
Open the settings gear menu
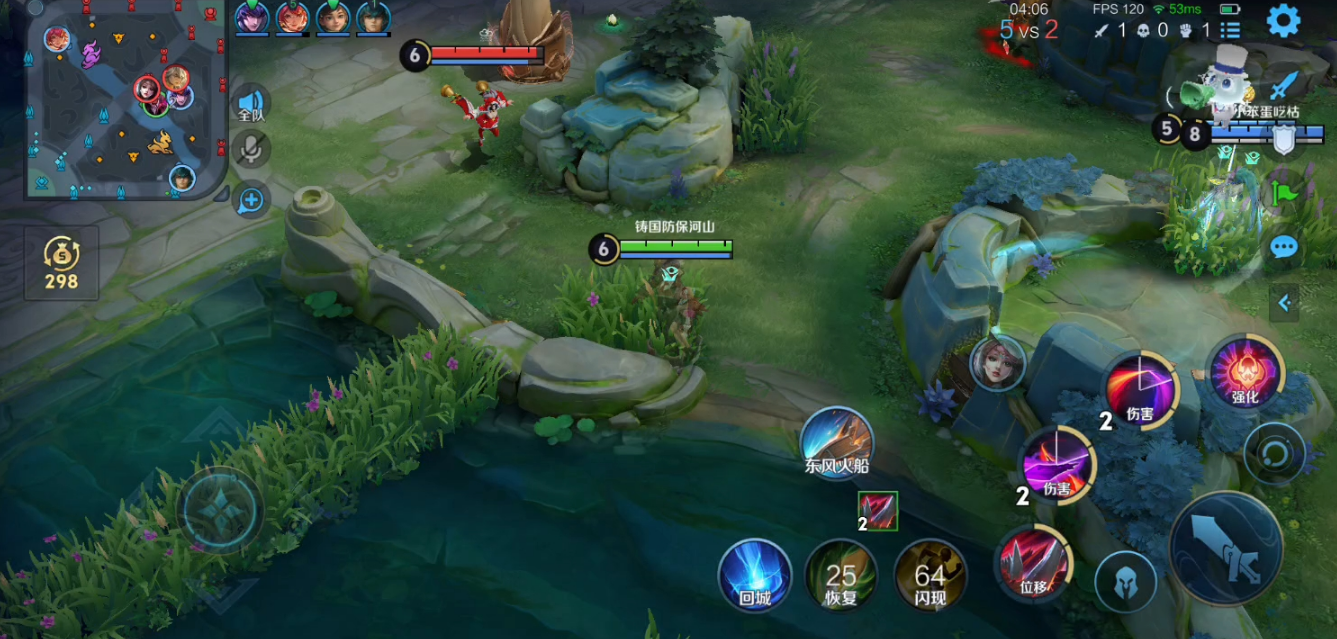1283,21
